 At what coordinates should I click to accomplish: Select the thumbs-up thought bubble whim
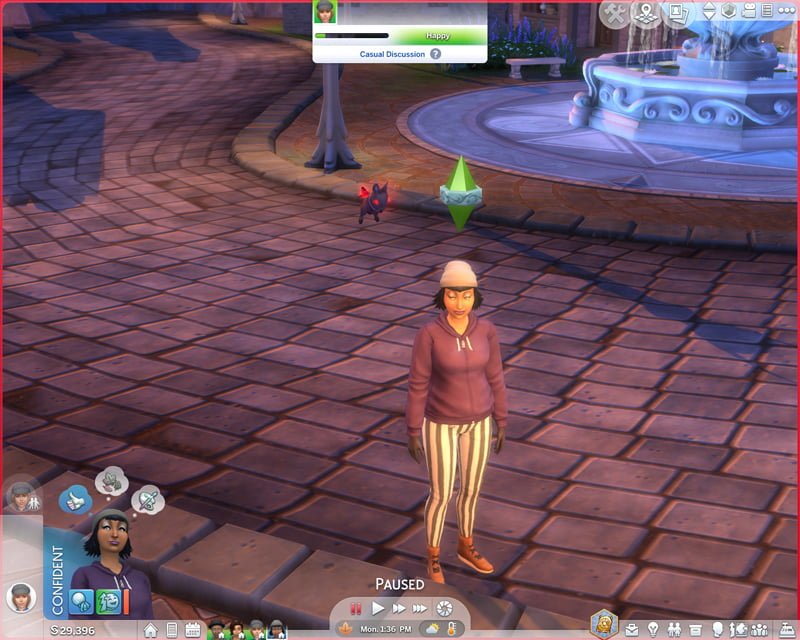coord(76,498)
